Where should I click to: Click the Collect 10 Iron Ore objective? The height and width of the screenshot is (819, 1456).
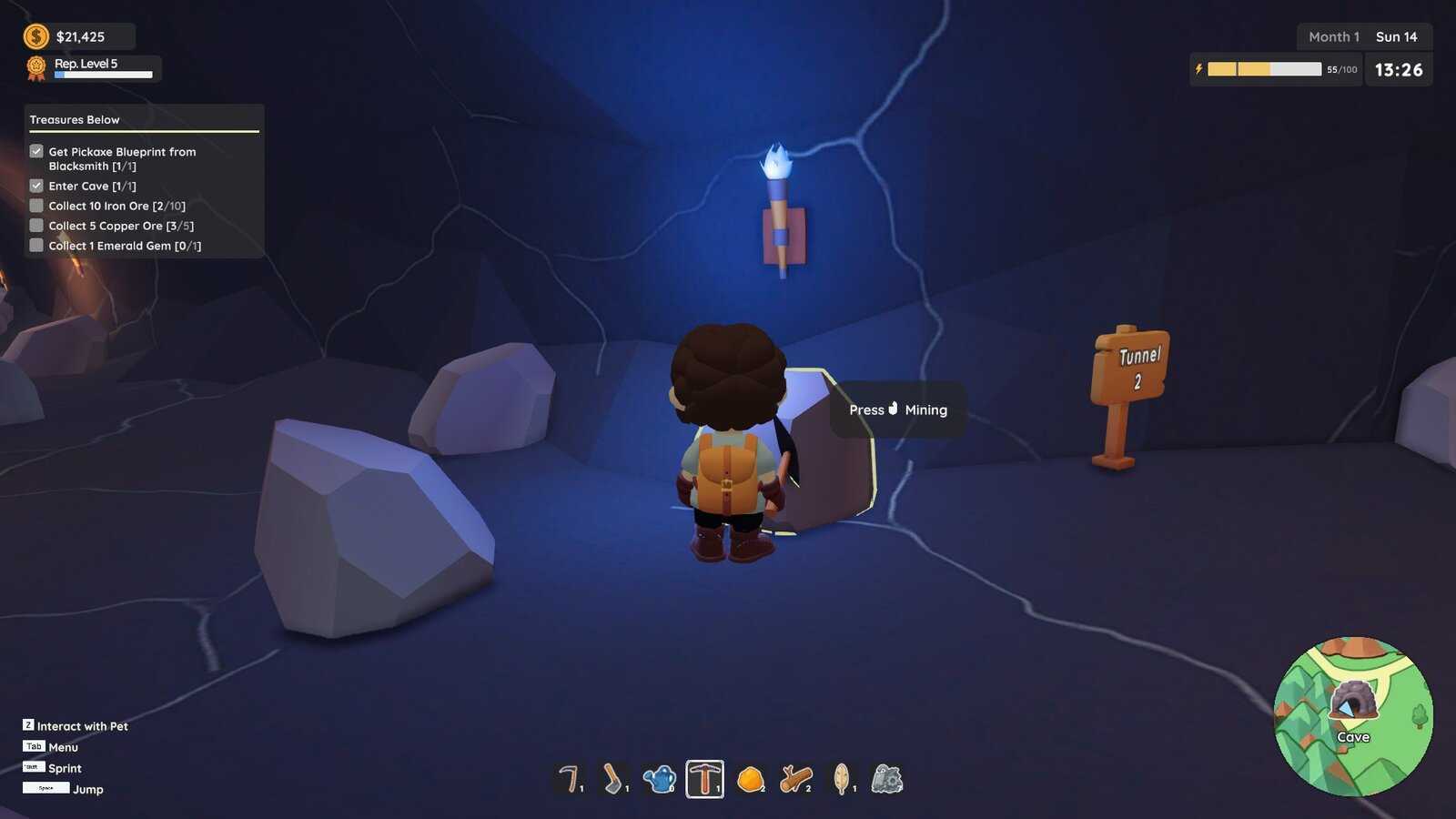pyautogui.click(x=116, y=207)
